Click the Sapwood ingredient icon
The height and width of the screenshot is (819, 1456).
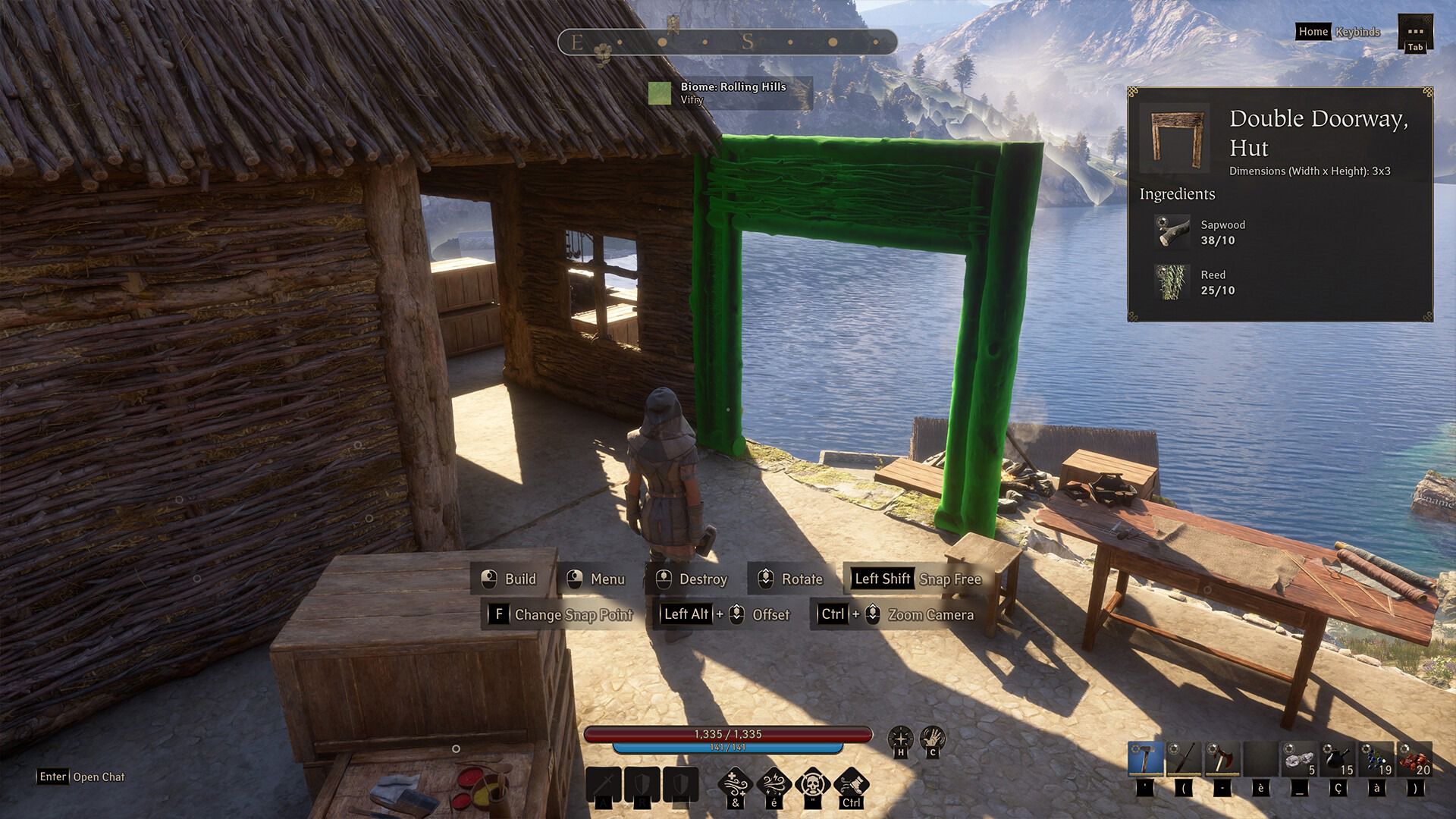[x=1172, y=232]
